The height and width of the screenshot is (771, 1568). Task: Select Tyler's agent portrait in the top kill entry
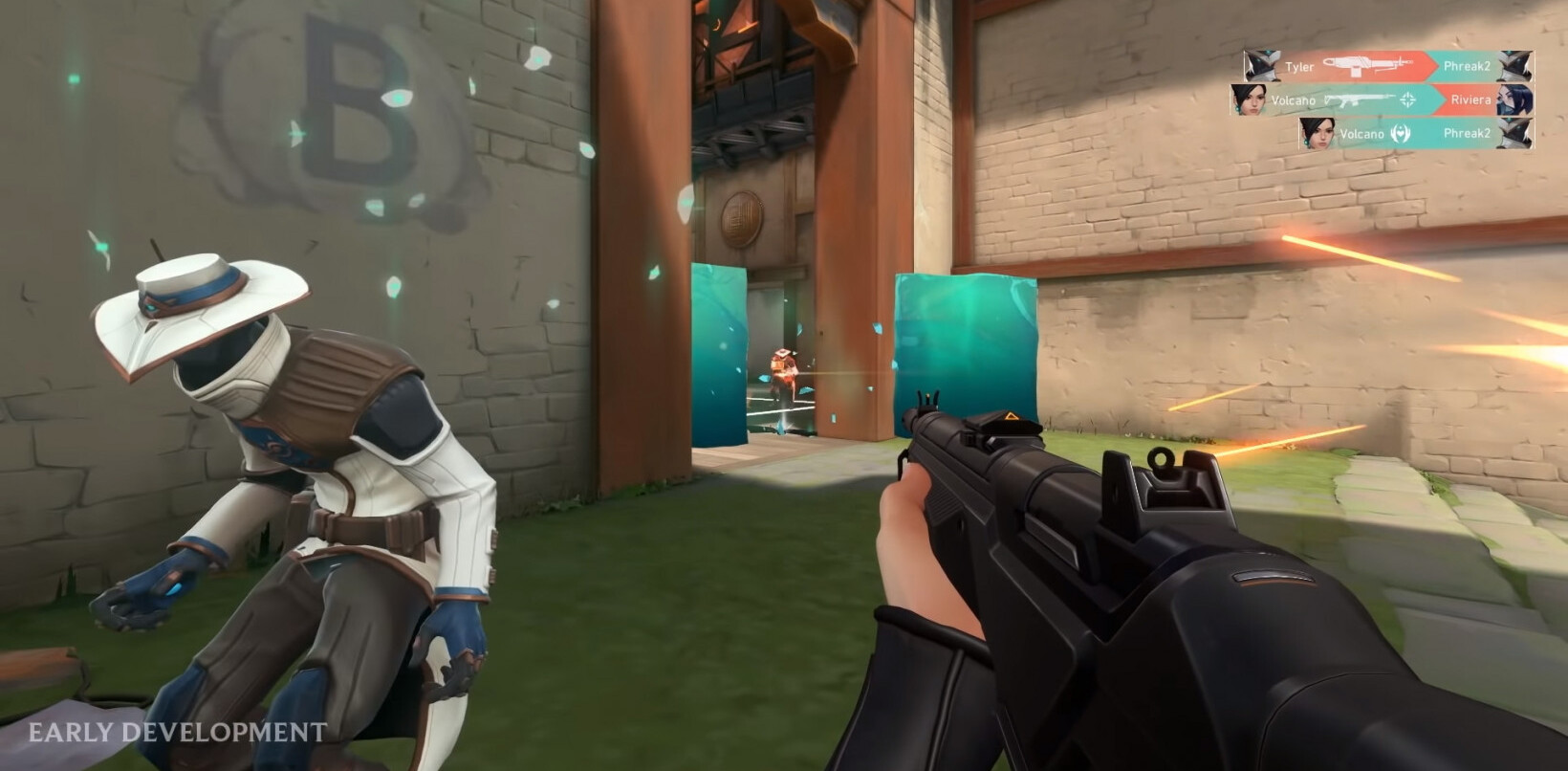coord(1262,64)
